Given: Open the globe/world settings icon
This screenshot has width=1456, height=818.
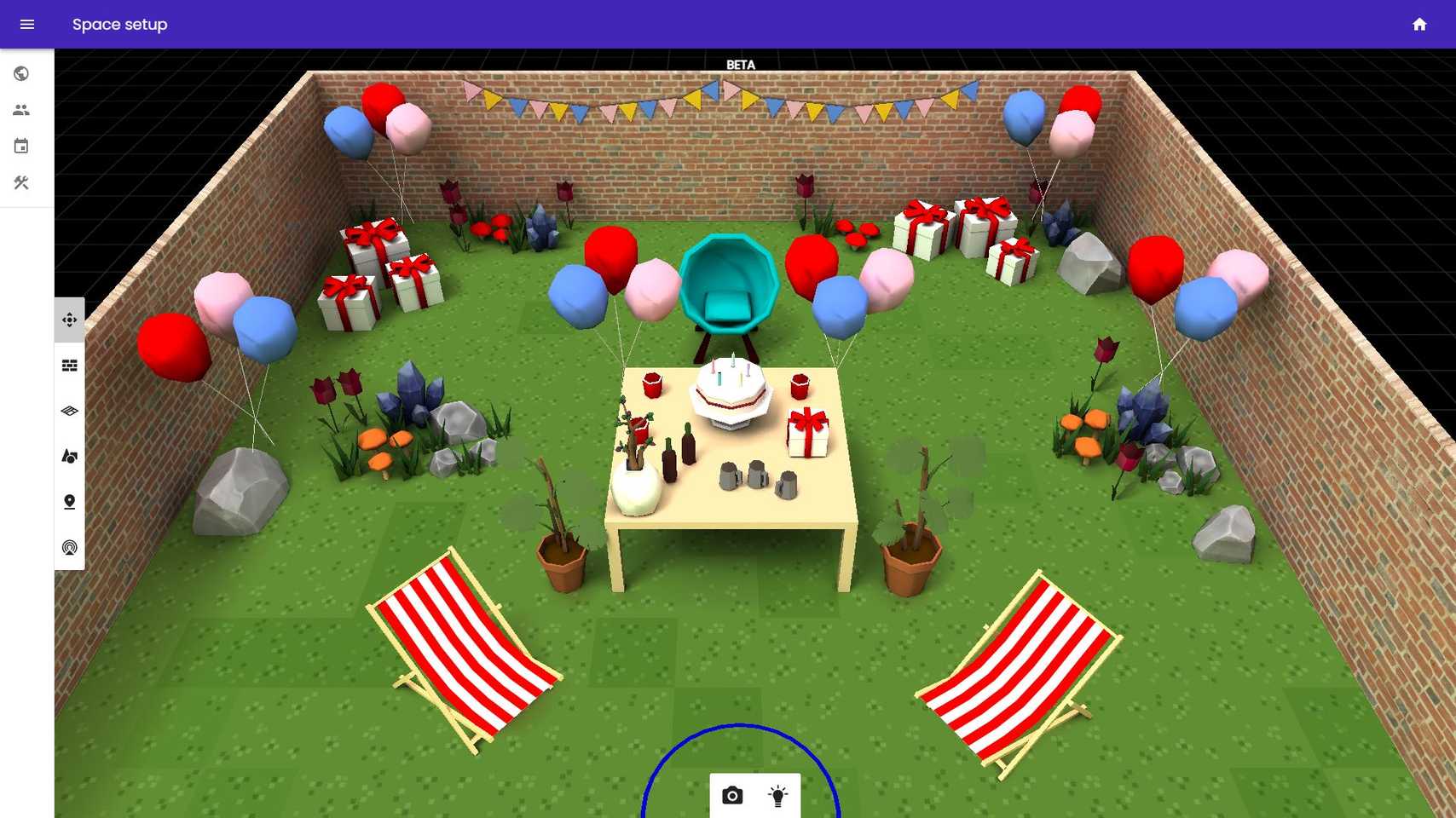Looking at the screenshot, I should point(21,73).
